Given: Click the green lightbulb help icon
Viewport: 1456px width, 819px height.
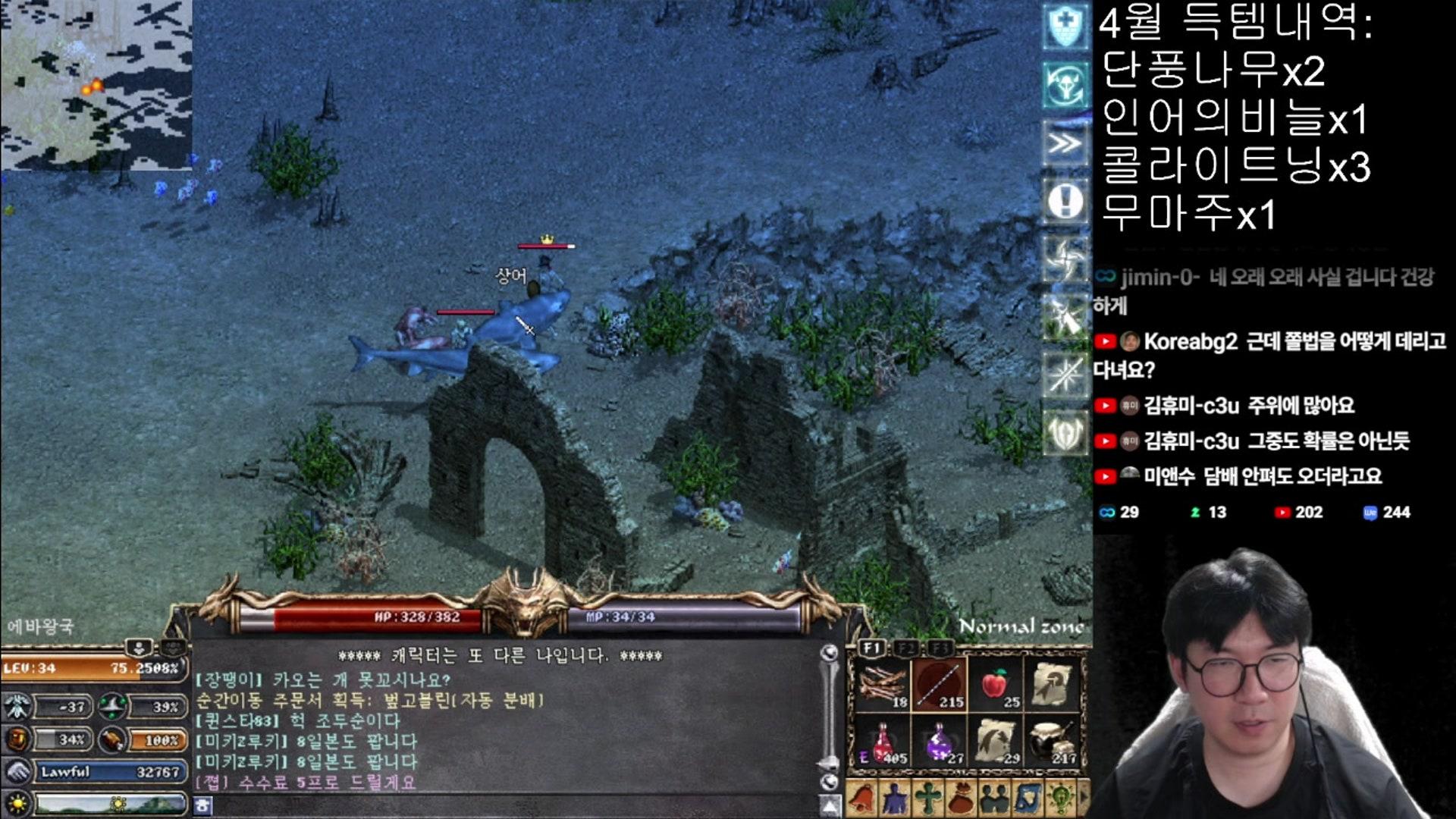Looking at the screenshot, I should click(1060, 799).
